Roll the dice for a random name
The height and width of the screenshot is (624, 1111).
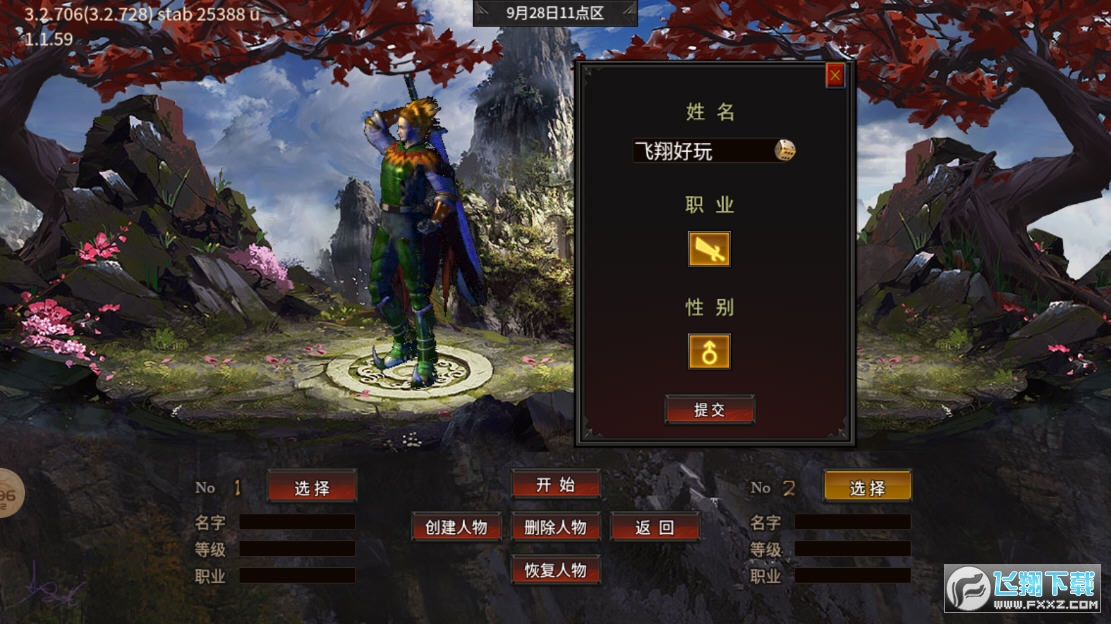click(x=786, y=151)
